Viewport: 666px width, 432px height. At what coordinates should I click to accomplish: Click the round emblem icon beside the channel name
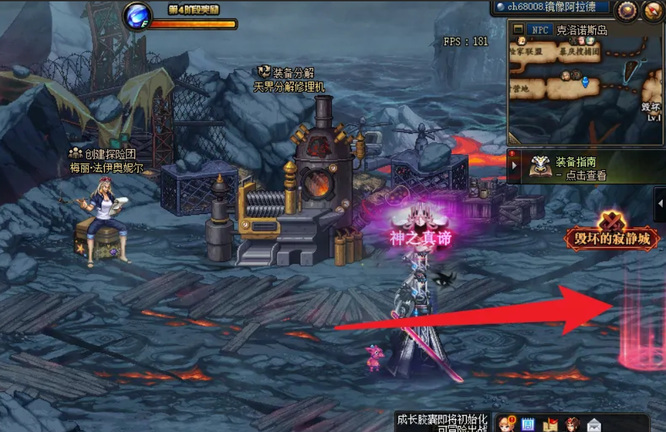pyautogui.click(x=628, y=10)
